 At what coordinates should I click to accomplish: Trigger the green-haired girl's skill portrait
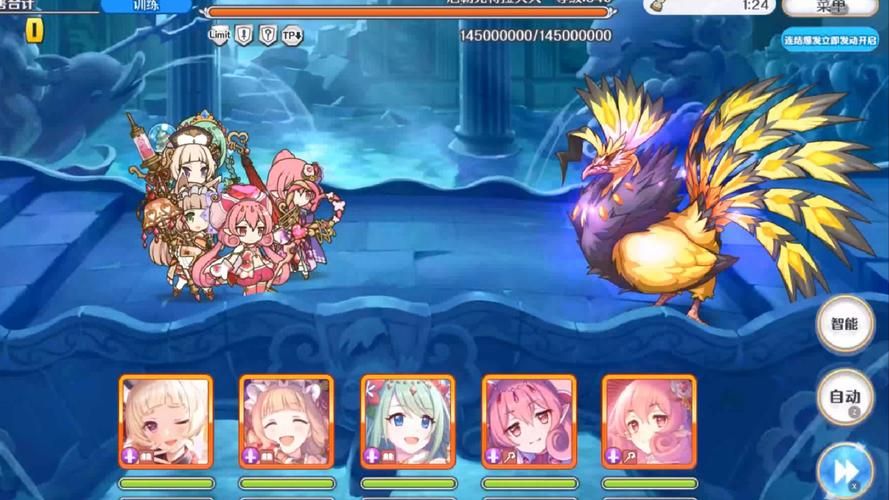pyautogui.click(x=407, y=421)
